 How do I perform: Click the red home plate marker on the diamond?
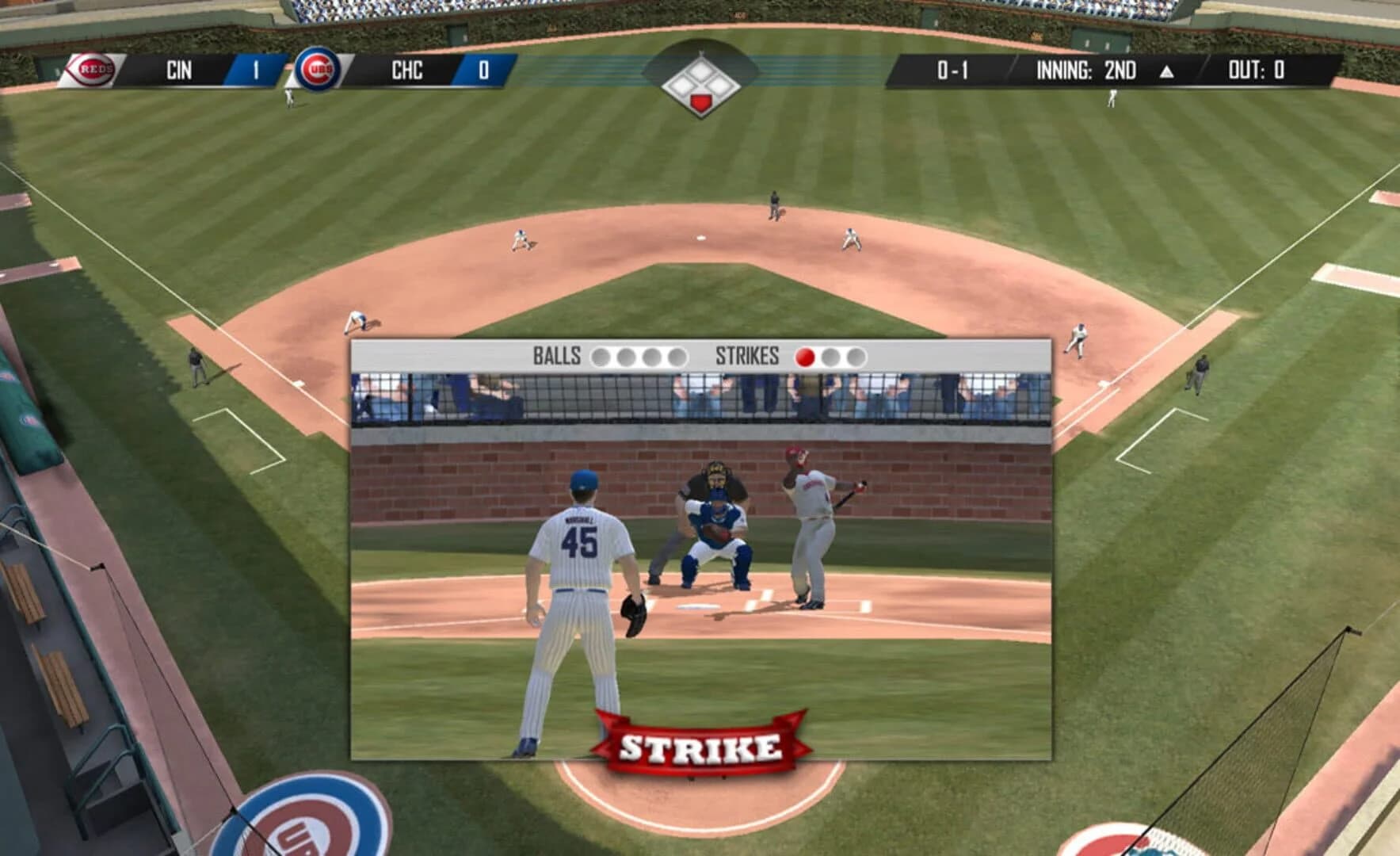(700, 99)
